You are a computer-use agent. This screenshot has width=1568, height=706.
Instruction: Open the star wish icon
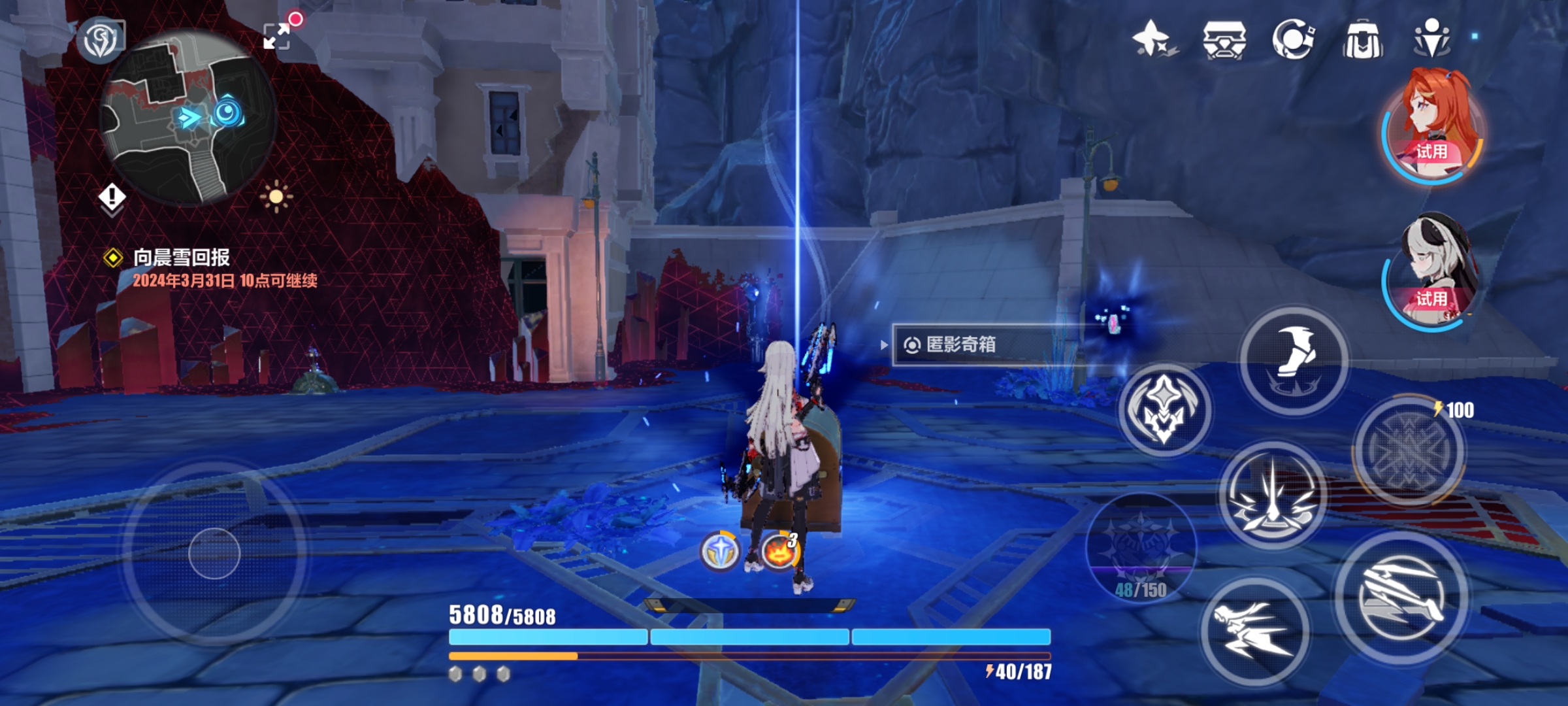click(1153, 39)
